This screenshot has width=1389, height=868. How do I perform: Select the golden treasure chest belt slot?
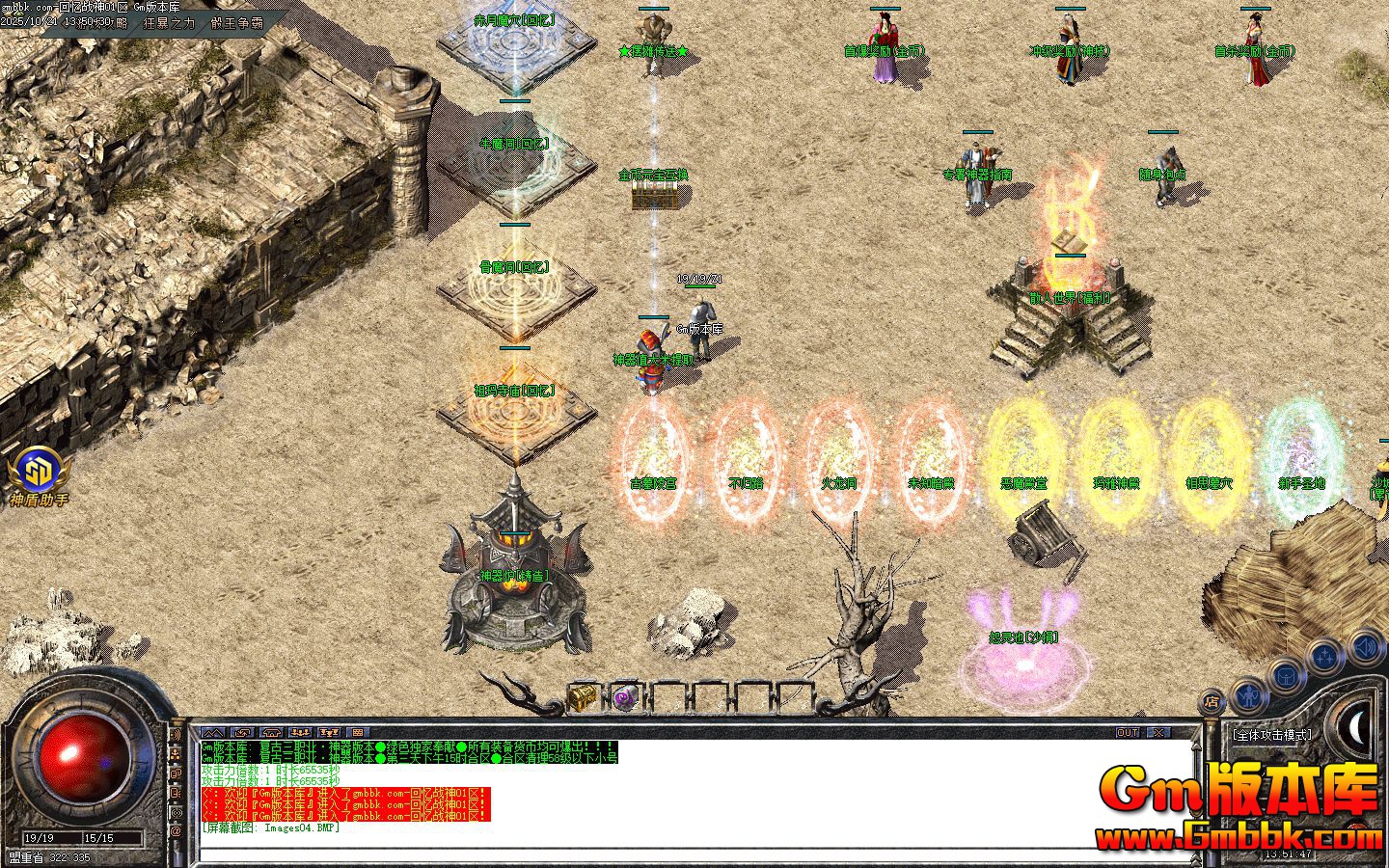(582, 696)
